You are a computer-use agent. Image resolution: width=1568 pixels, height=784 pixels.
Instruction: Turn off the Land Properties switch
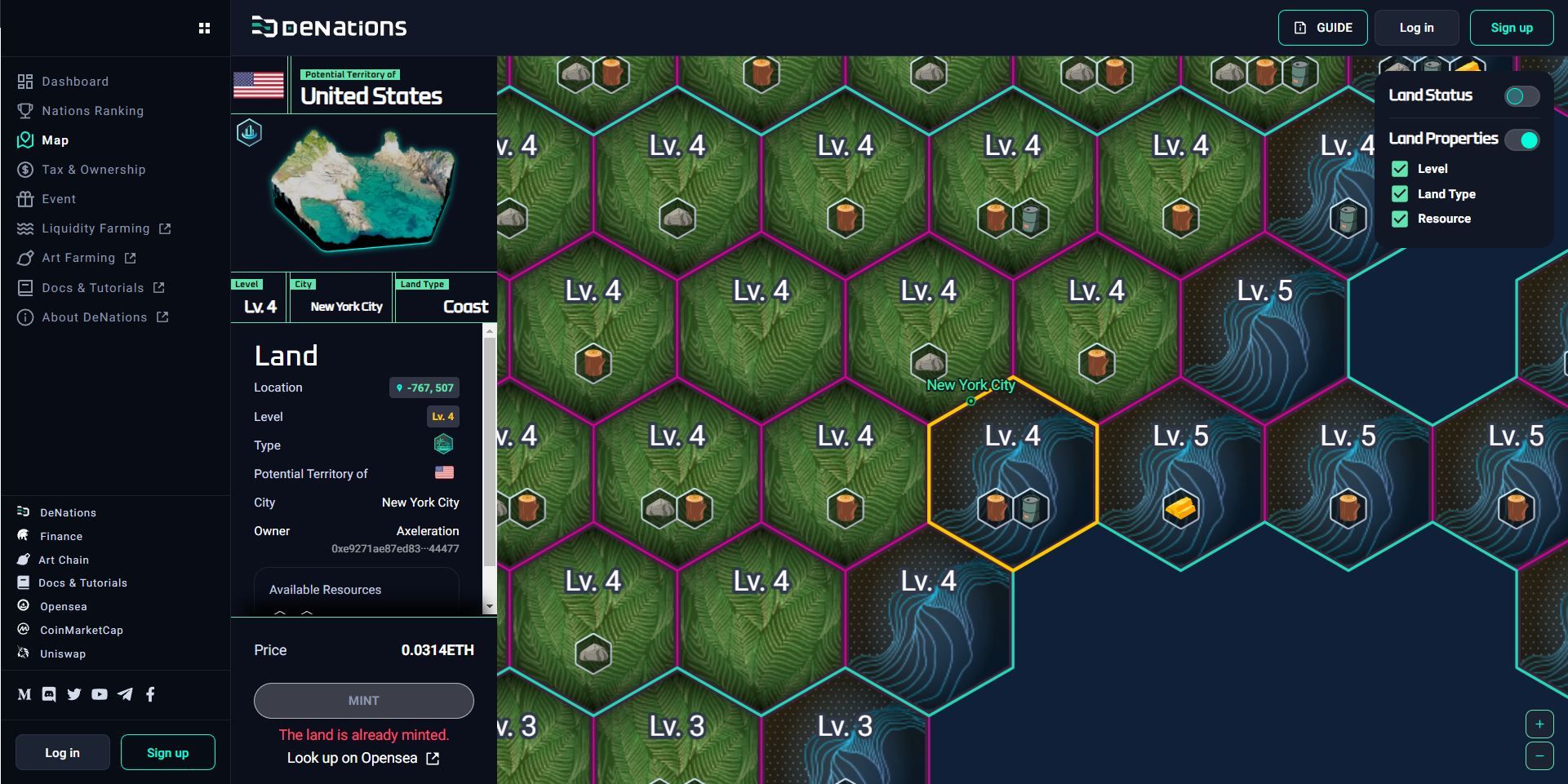pyautogui.click(x=1521, y=140)
